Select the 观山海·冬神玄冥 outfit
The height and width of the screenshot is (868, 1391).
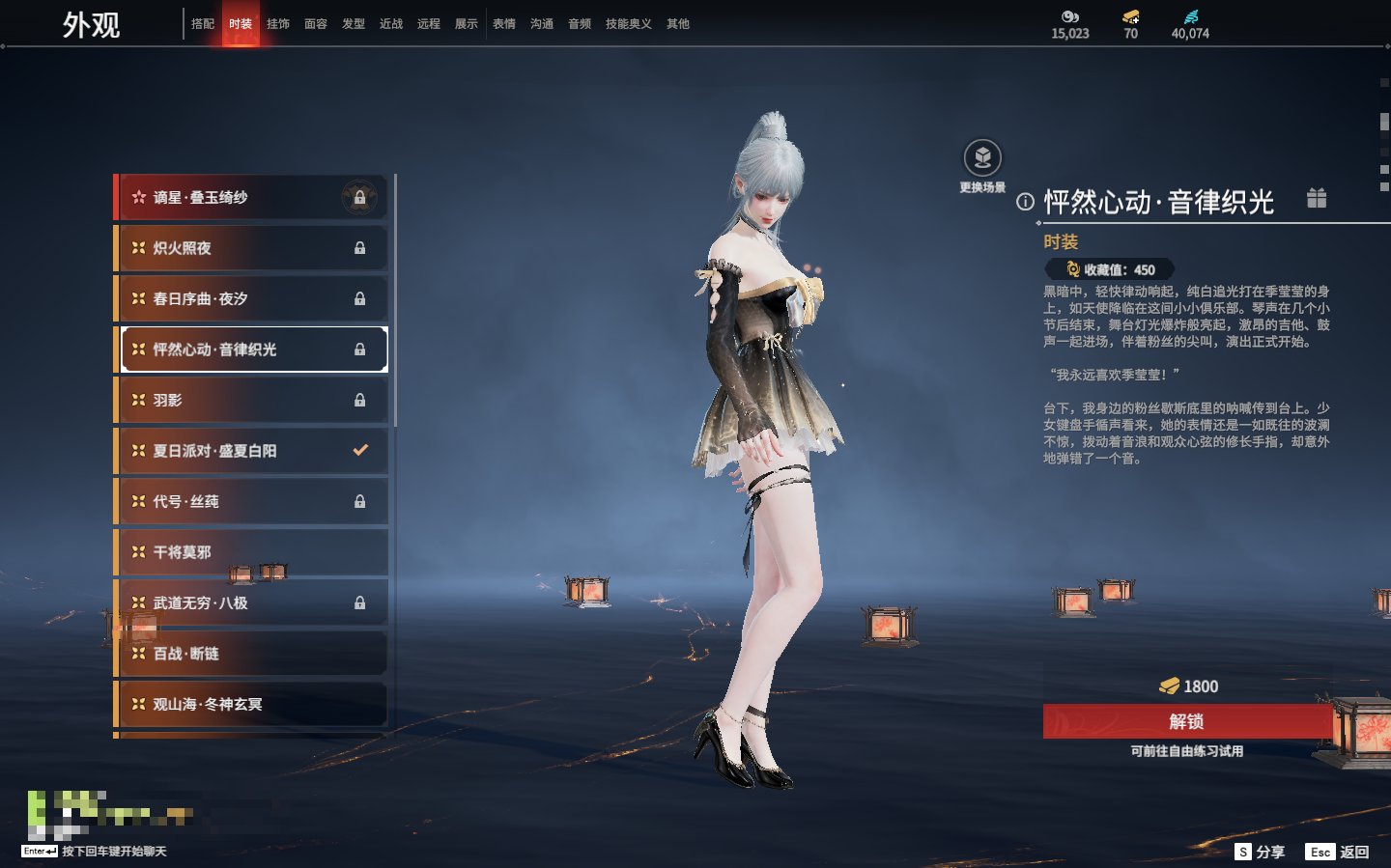[x=251, y=705]
